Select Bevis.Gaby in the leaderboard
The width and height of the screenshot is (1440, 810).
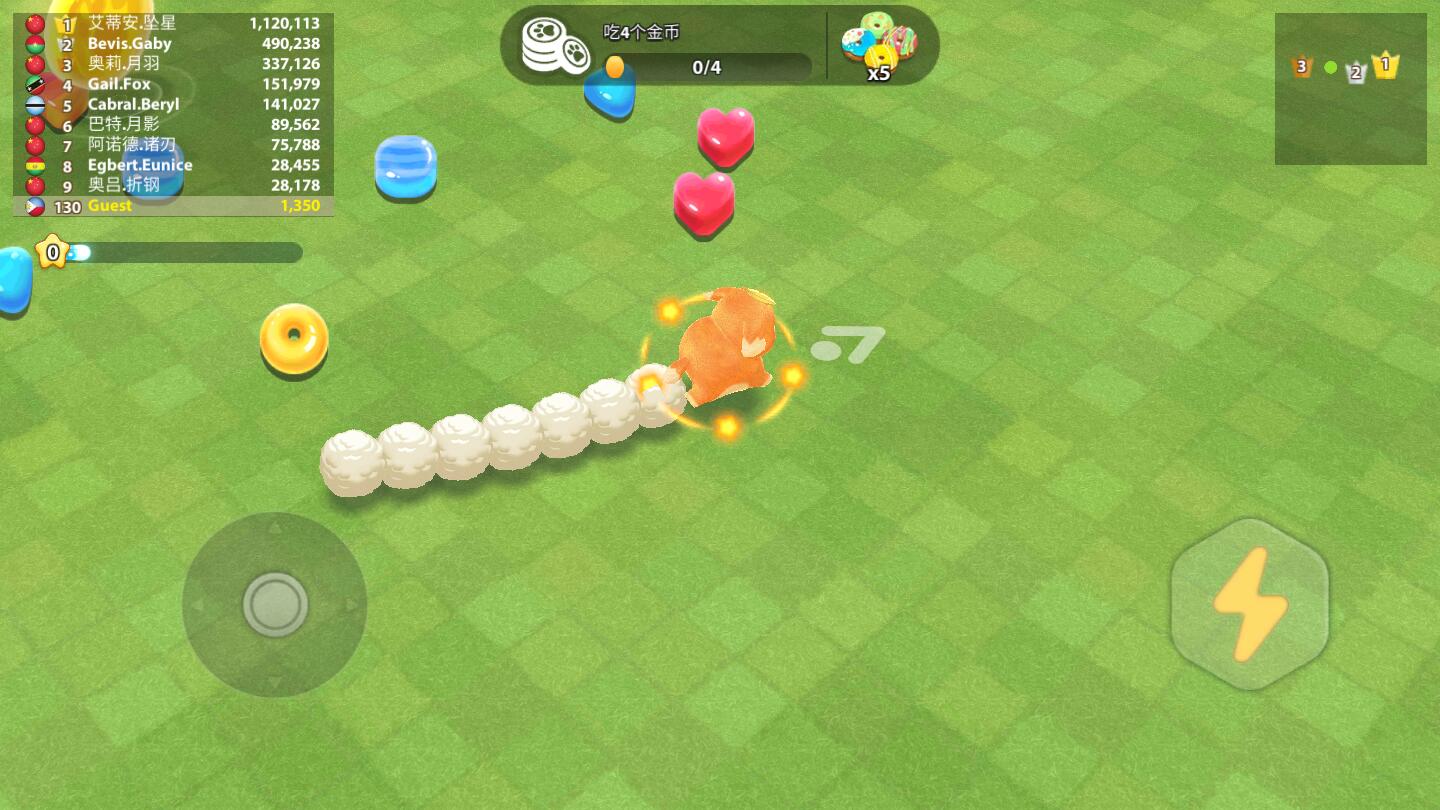point(174,44)
